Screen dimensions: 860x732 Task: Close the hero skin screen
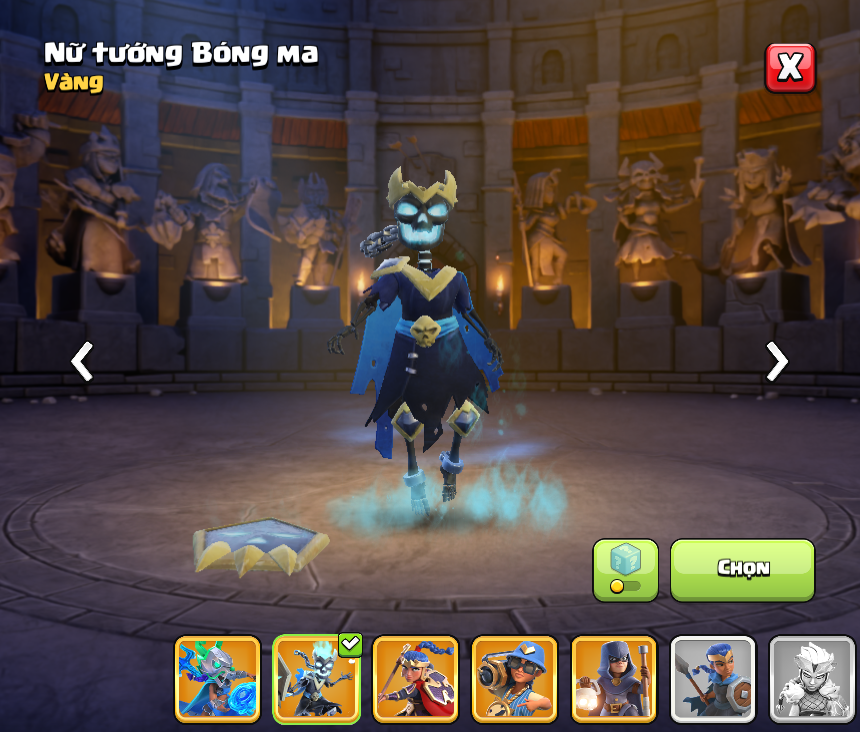tap(790, 68)
